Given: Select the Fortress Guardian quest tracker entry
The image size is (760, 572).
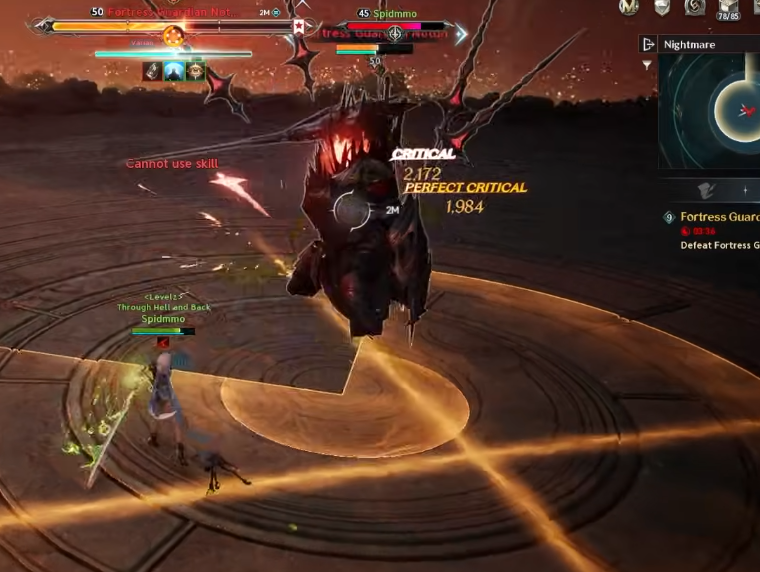Looking at the screenshot, I should tap(718, 217).
